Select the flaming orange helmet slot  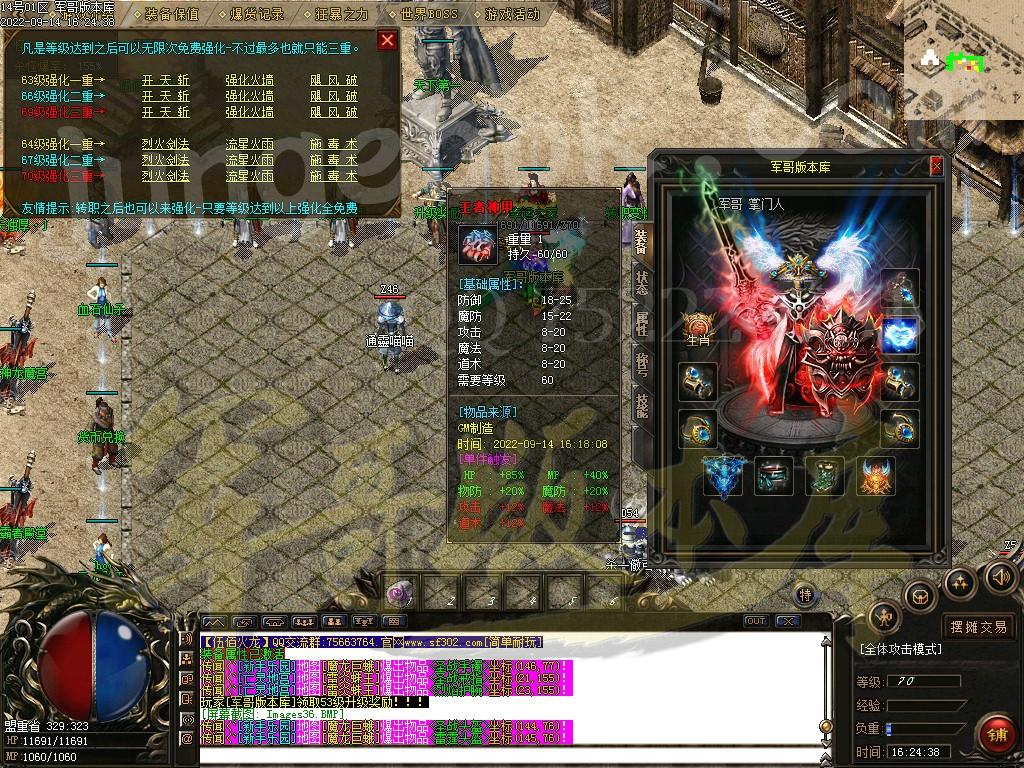876,476
